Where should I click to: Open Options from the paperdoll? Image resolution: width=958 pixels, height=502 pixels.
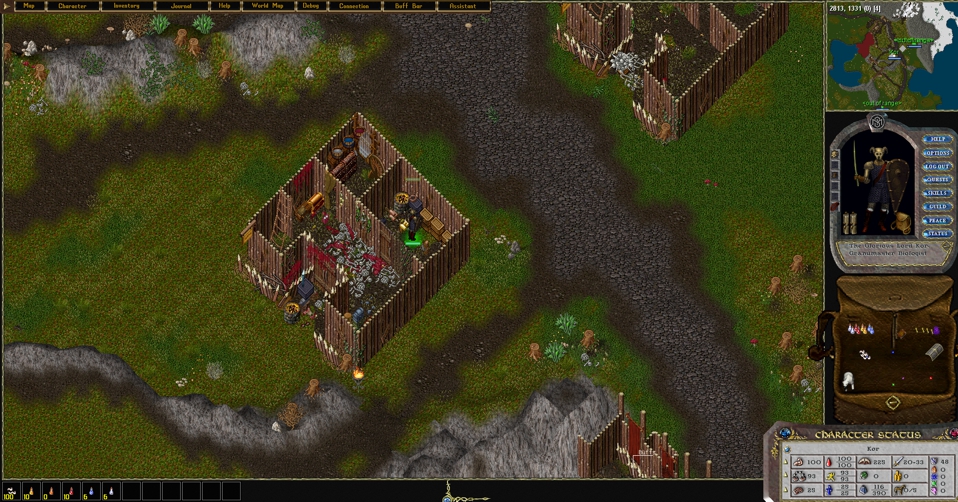(x=937, y=153)
